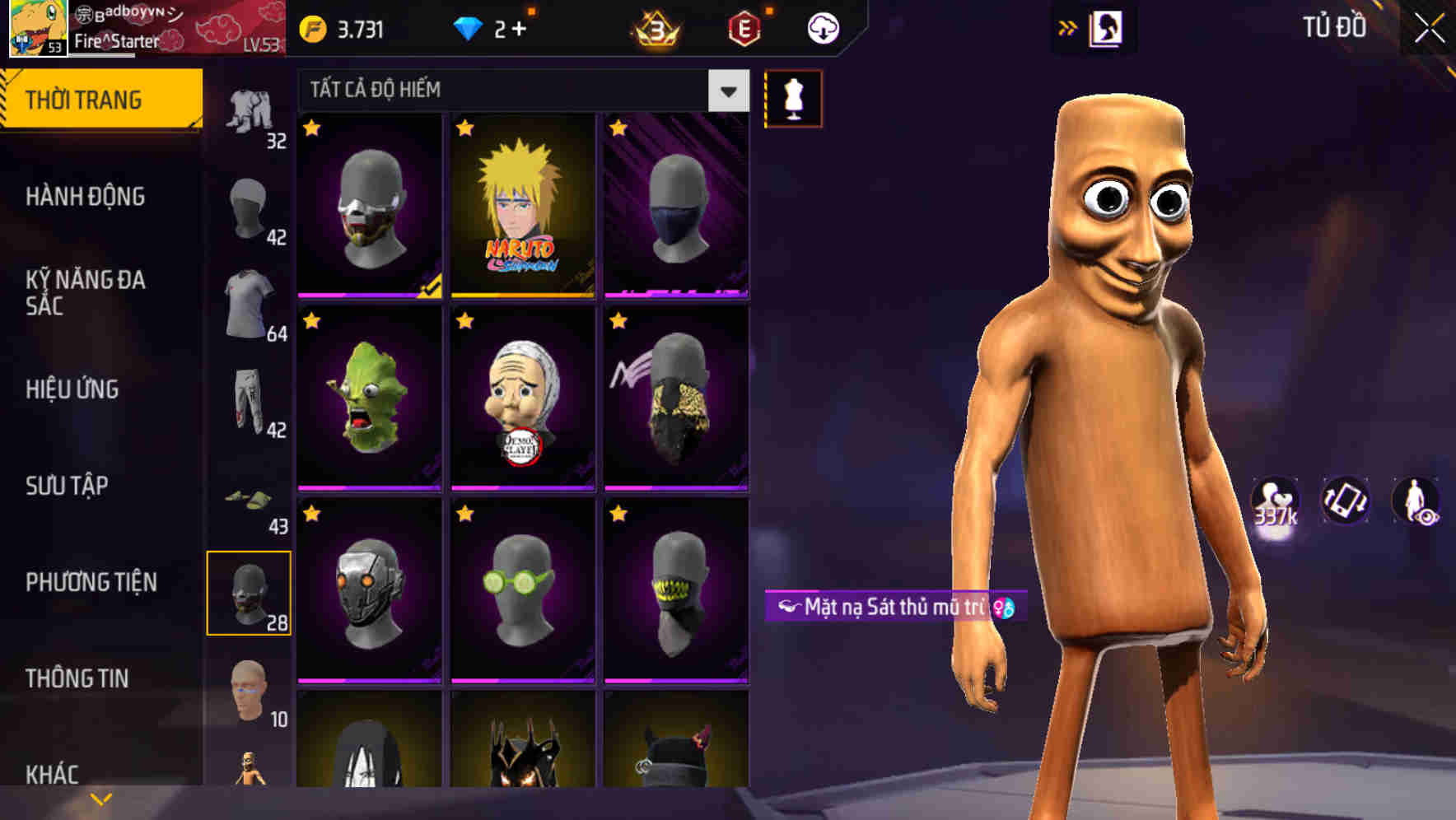1456x820 pixels.
Task: Toggle the star on the Demon Slayer mask
Action: [x=465, y=320]
